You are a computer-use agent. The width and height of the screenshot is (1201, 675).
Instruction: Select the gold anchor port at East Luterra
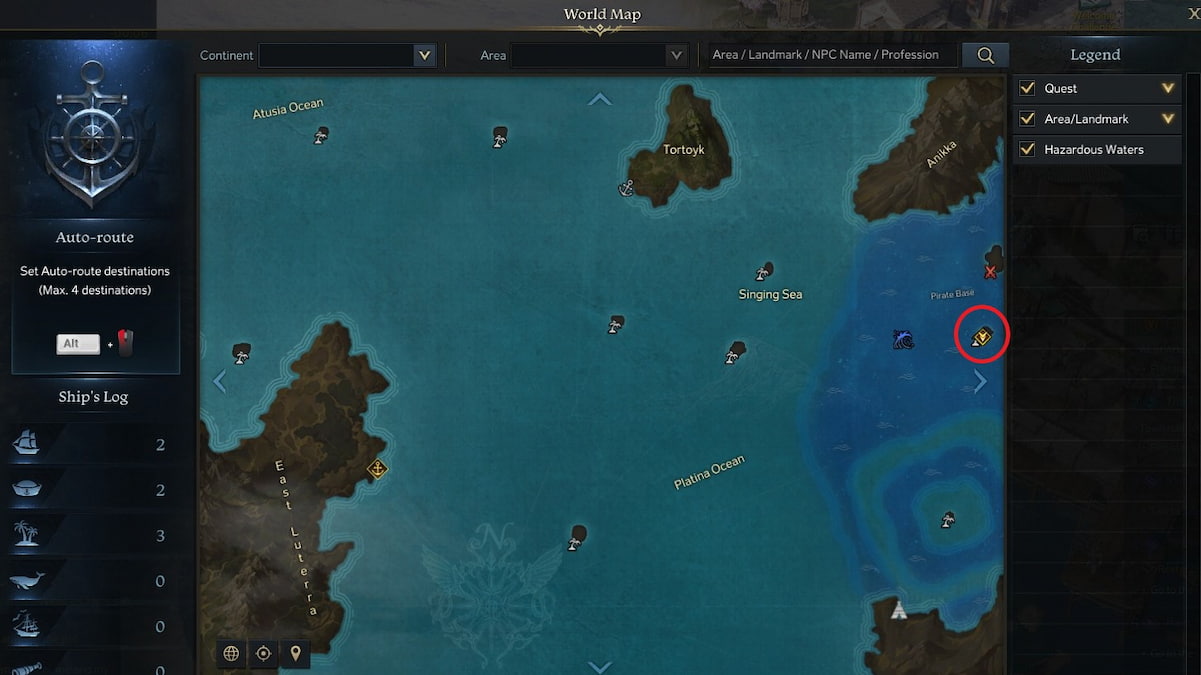(x=377, y=468)
